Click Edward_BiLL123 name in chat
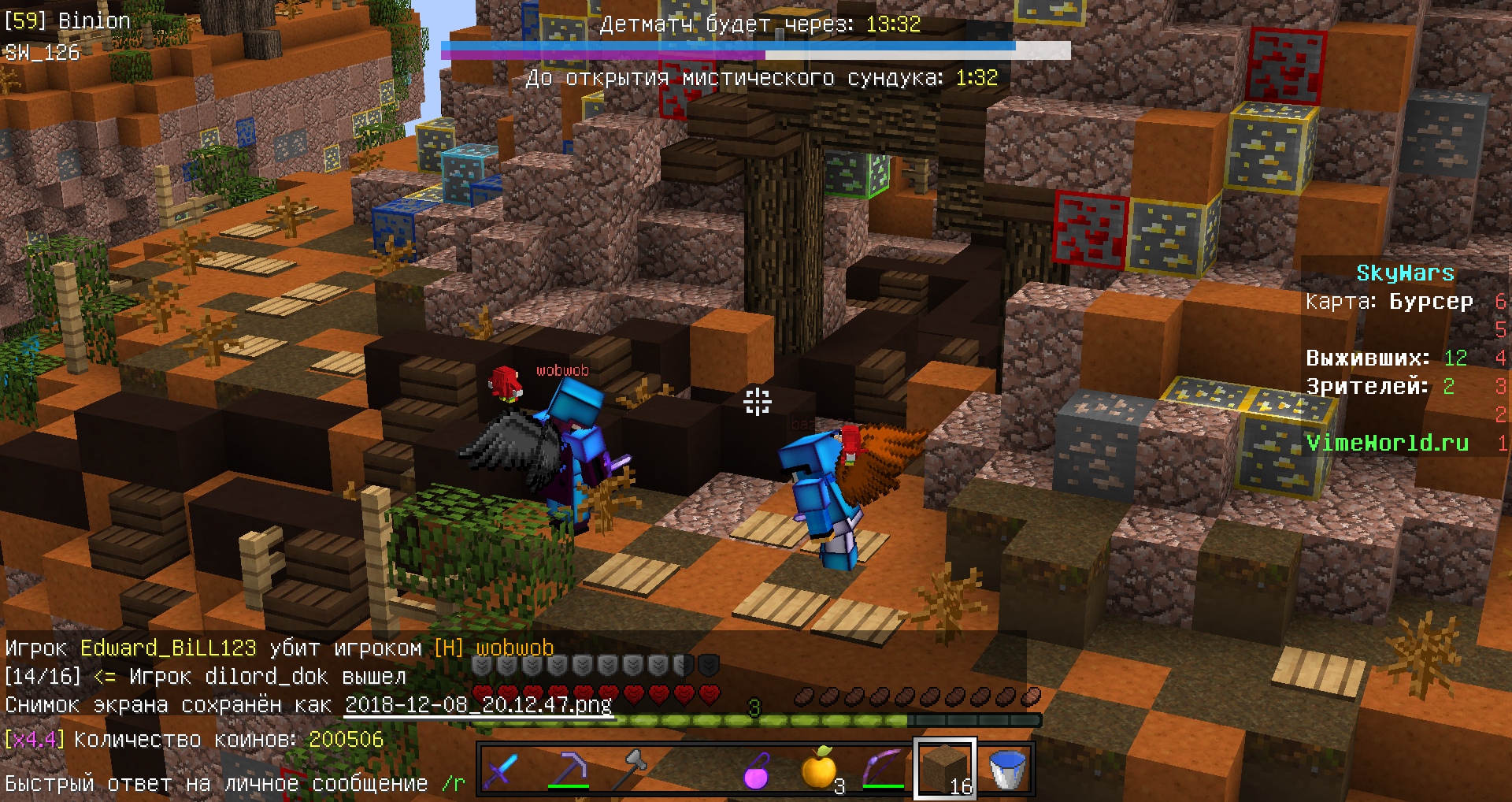This screenshot has height=802, width=1512. (168, 648)
